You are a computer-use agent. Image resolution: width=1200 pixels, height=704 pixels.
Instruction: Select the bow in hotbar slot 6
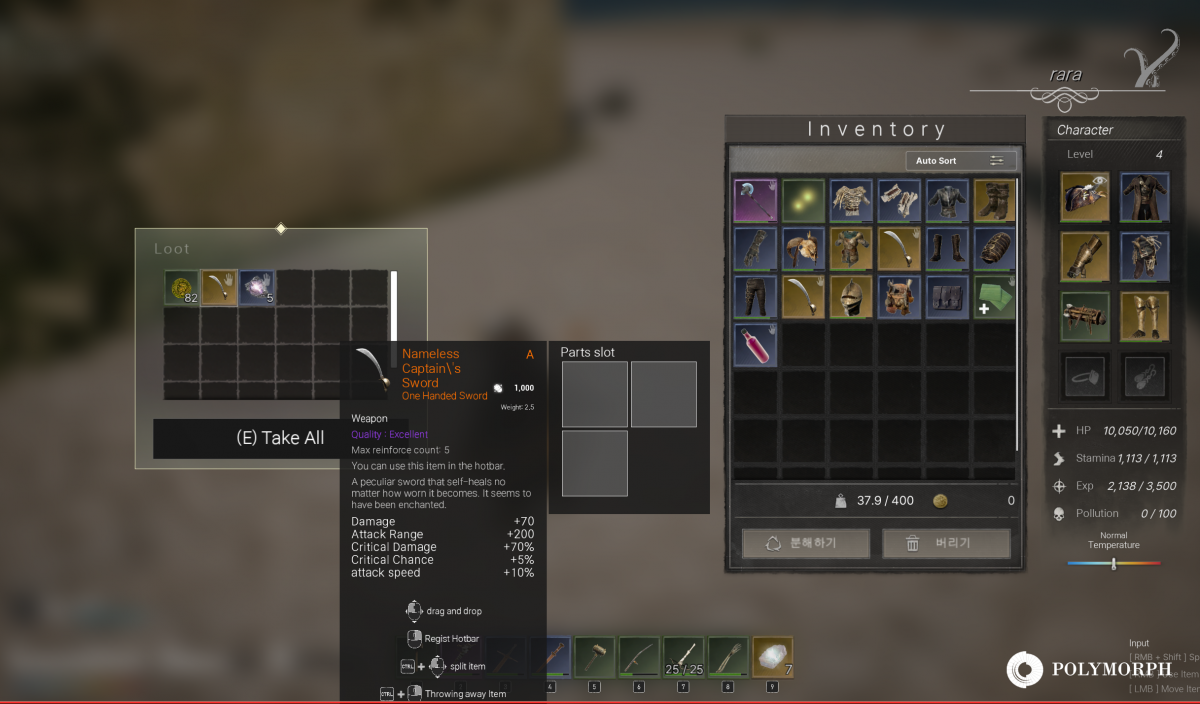pyautogui.click(x=639, y=656)
